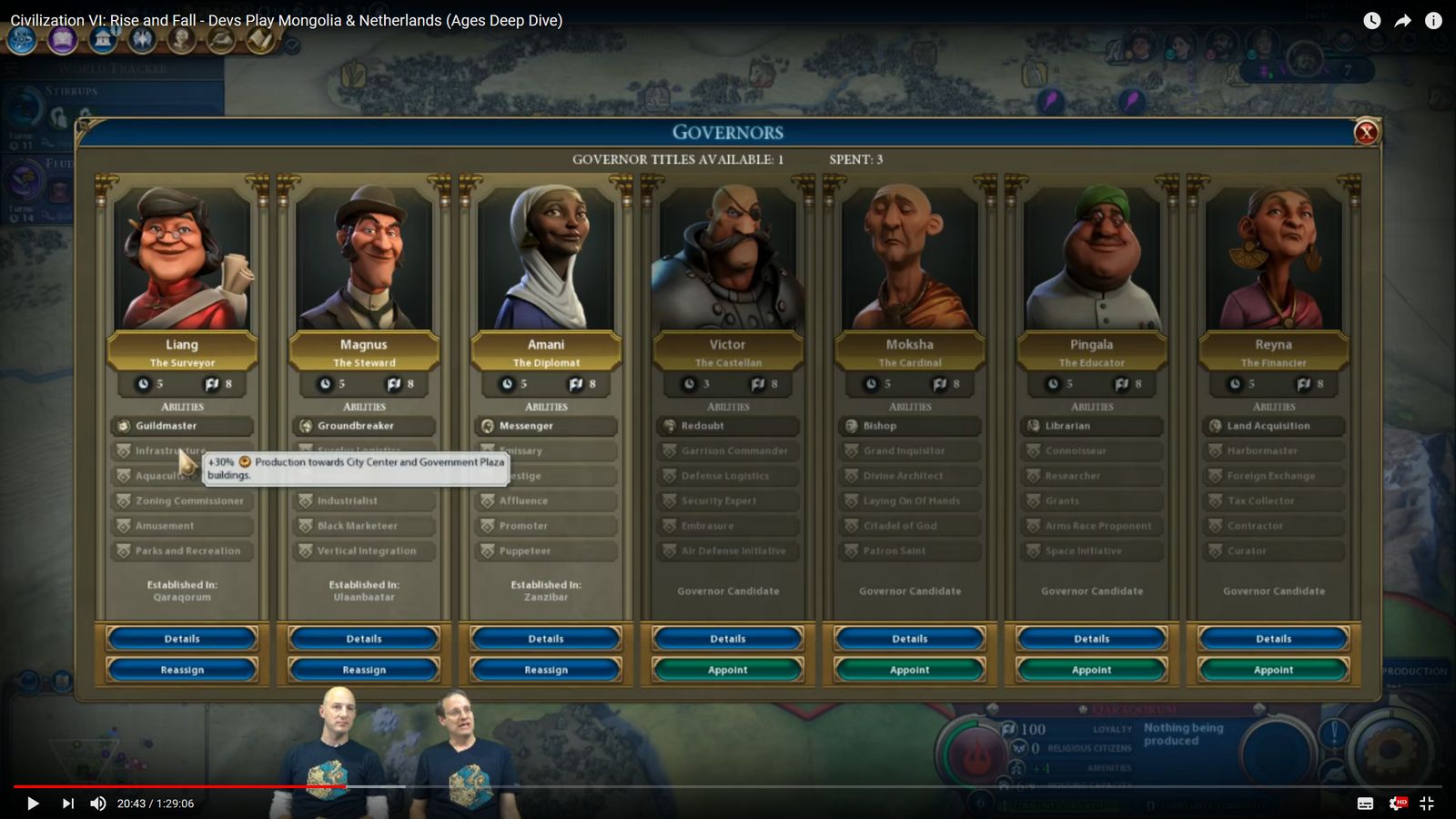View Details for Victor
This screenshot has height=819, width=1456.
pyautogui.click(x=728, y=639)
